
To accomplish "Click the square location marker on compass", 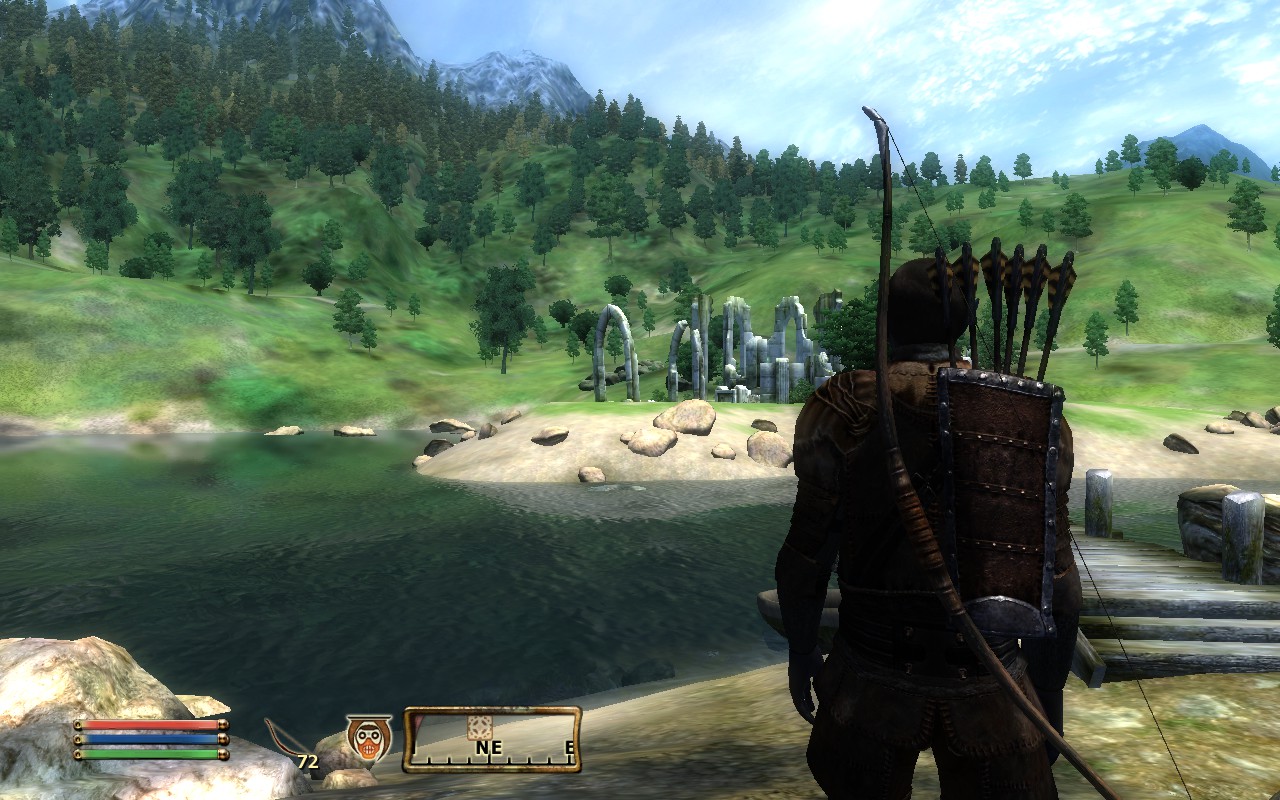I will pos(480,727).
